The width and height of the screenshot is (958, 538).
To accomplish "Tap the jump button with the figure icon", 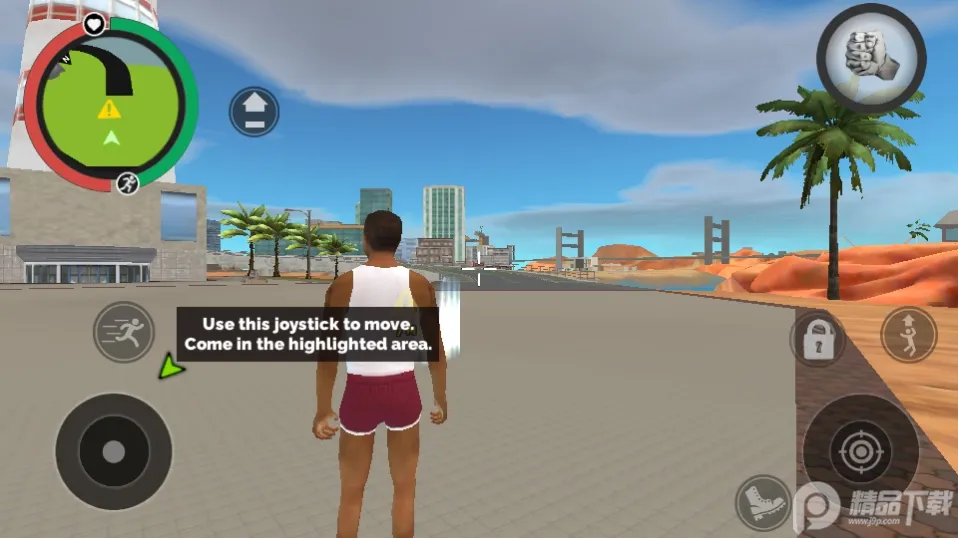I will pos(908,334).
